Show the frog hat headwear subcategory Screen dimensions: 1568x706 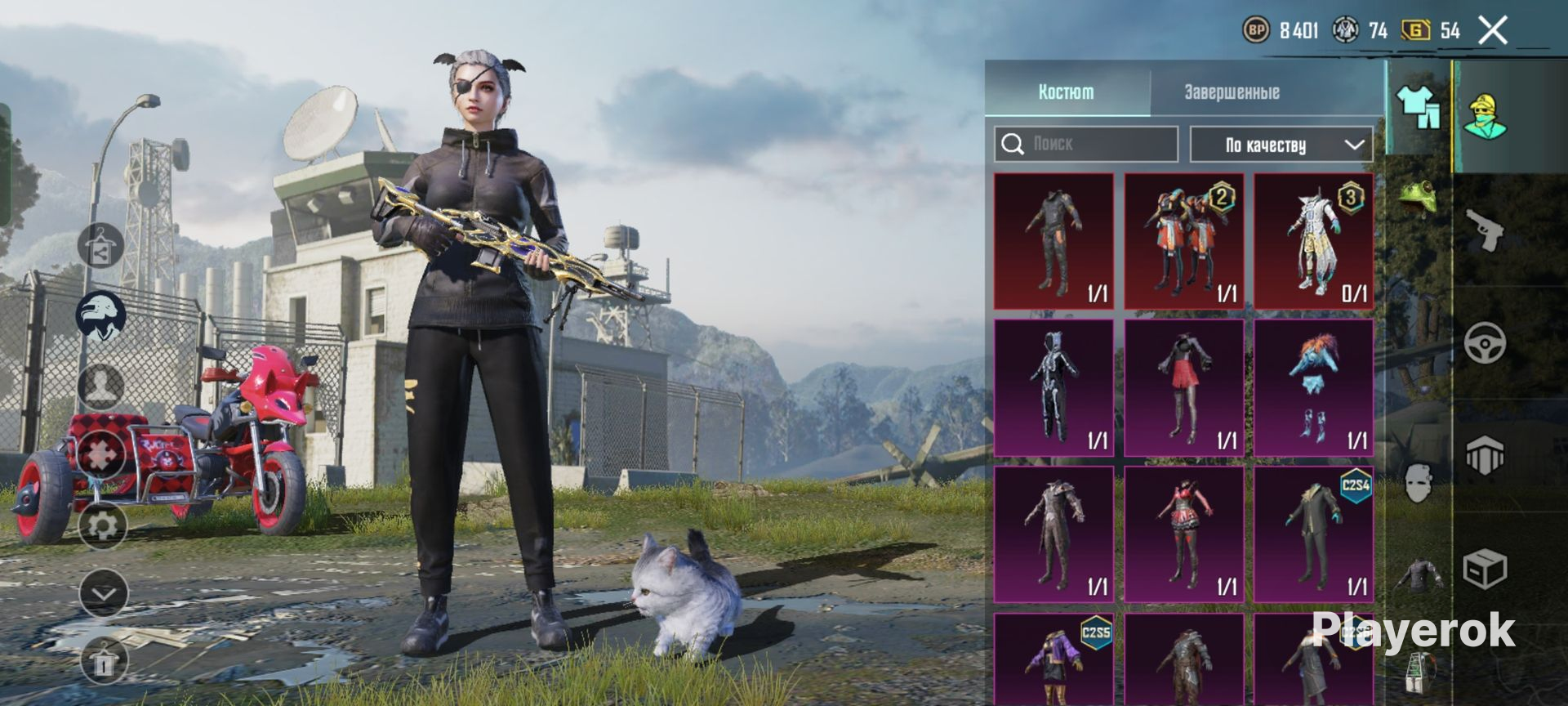pos(1419,198)
